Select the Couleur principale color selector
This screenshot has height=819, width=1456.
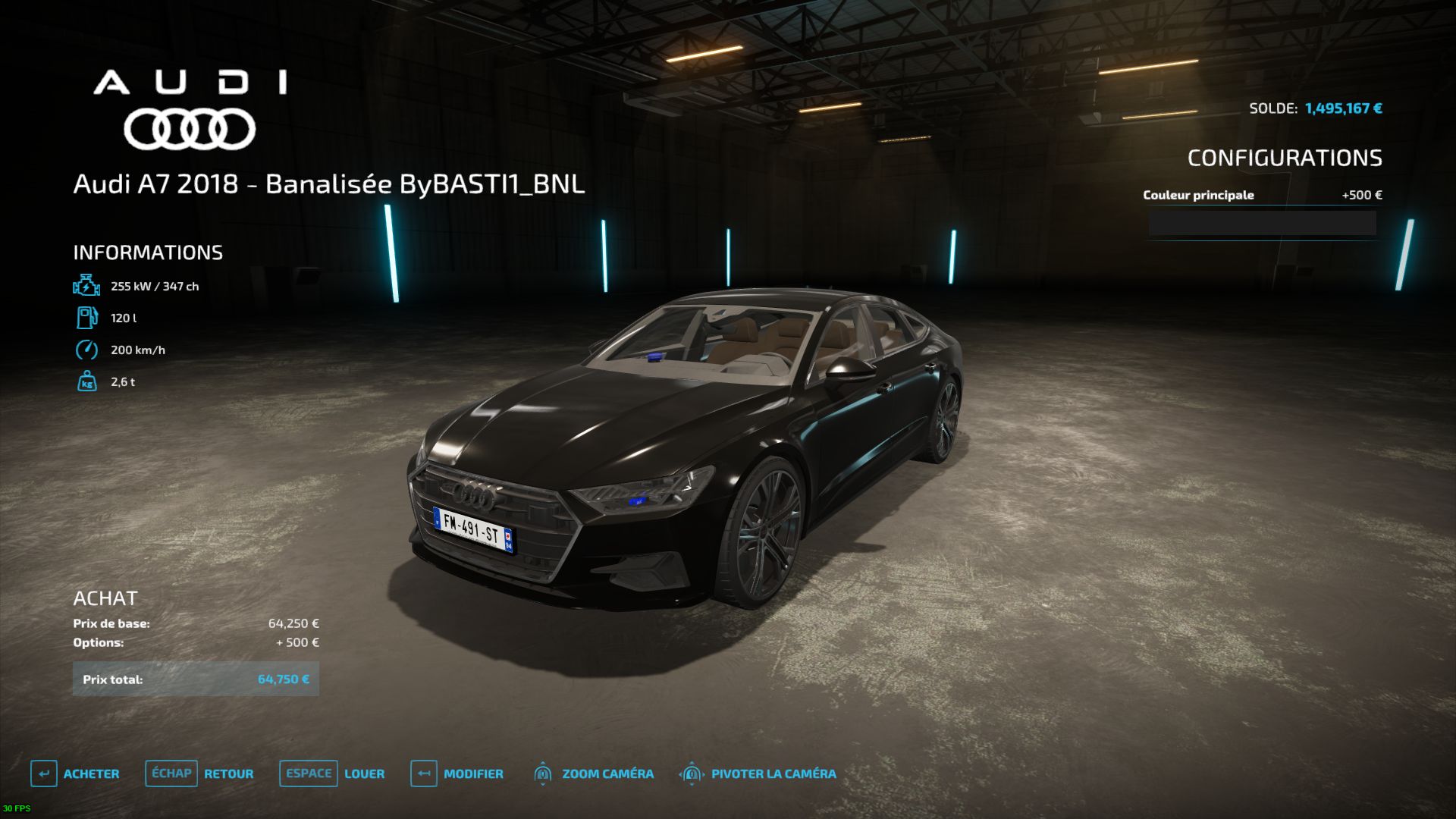1262,223
